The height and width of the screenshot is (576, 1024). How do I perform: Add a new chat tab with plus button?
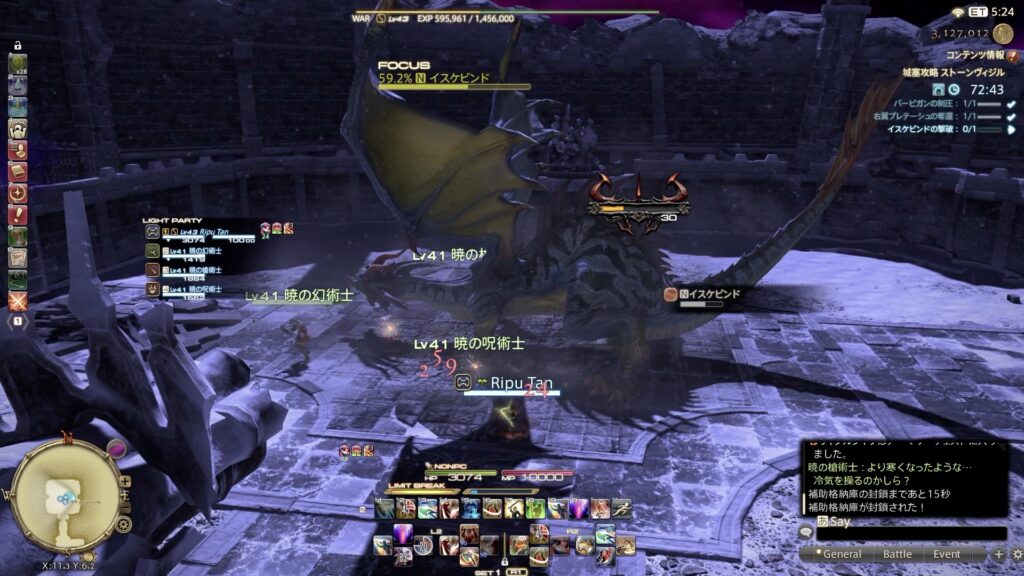pos(998,554)
